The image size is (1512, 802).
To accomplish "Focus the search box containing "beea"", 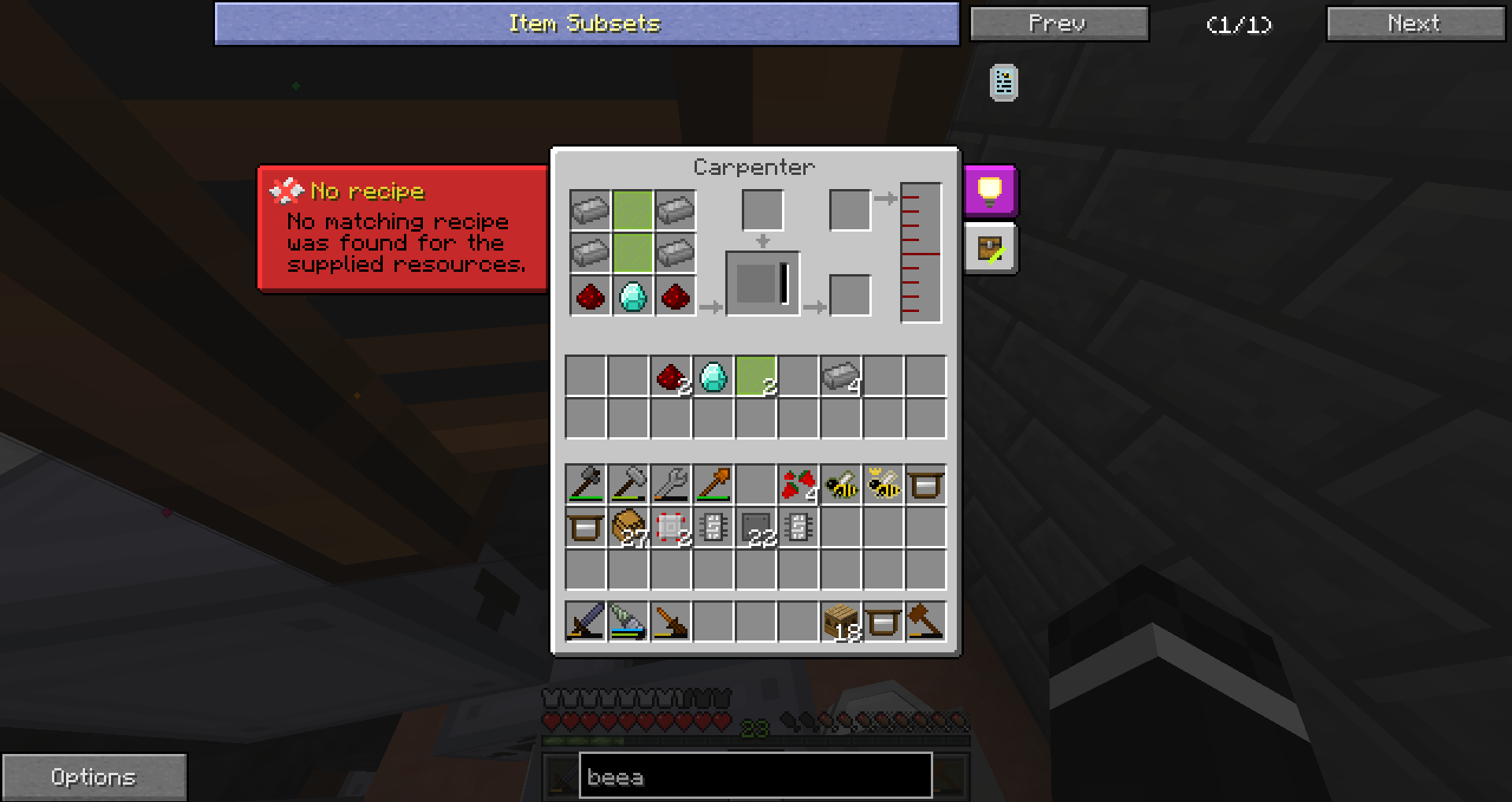I will pyautogui.click(x=755, y=777).
